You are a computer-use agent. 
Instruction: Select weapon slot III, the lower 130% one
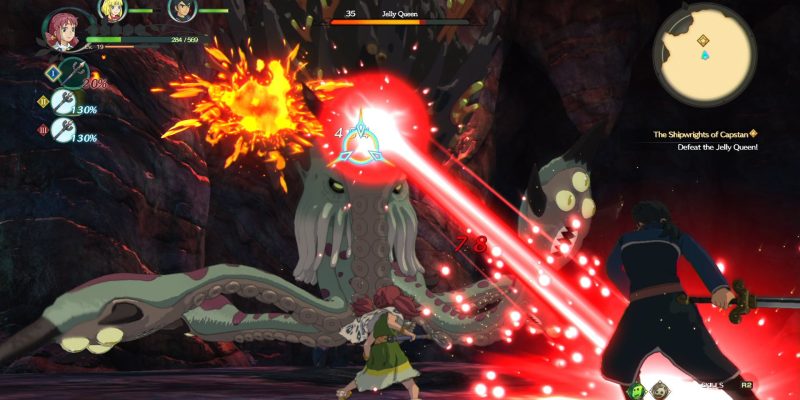68,130
